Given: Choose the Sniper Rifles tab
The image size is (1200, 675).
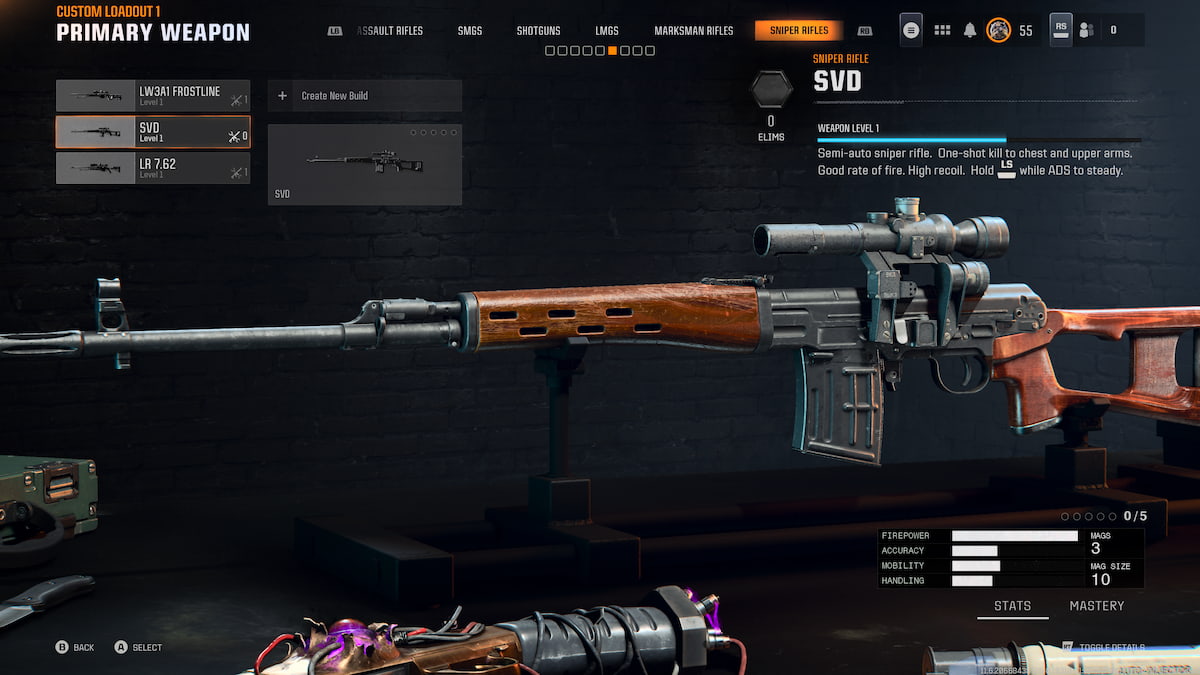Looking at the screenshot, I should (x=798, y=31).
